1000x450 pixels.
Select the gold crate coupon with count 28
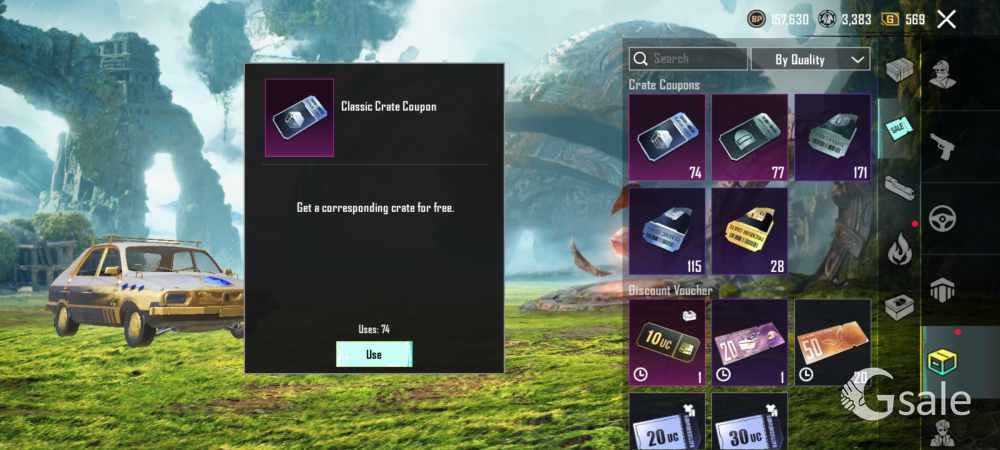(749, 231)
